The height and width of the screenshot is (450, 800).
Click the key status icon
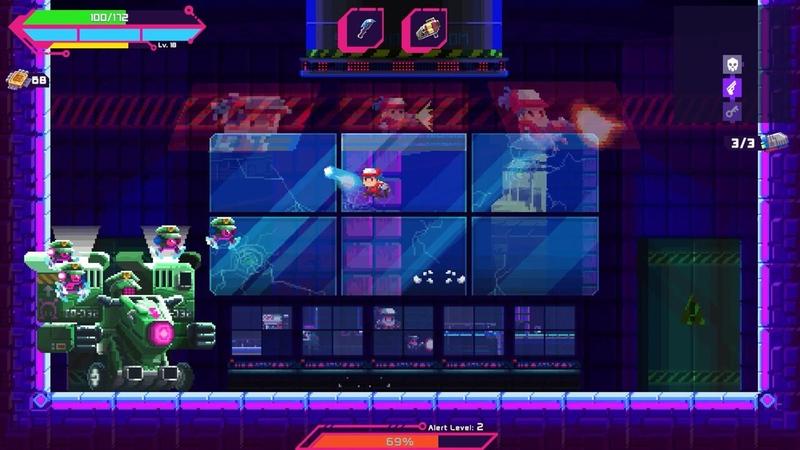733,112
